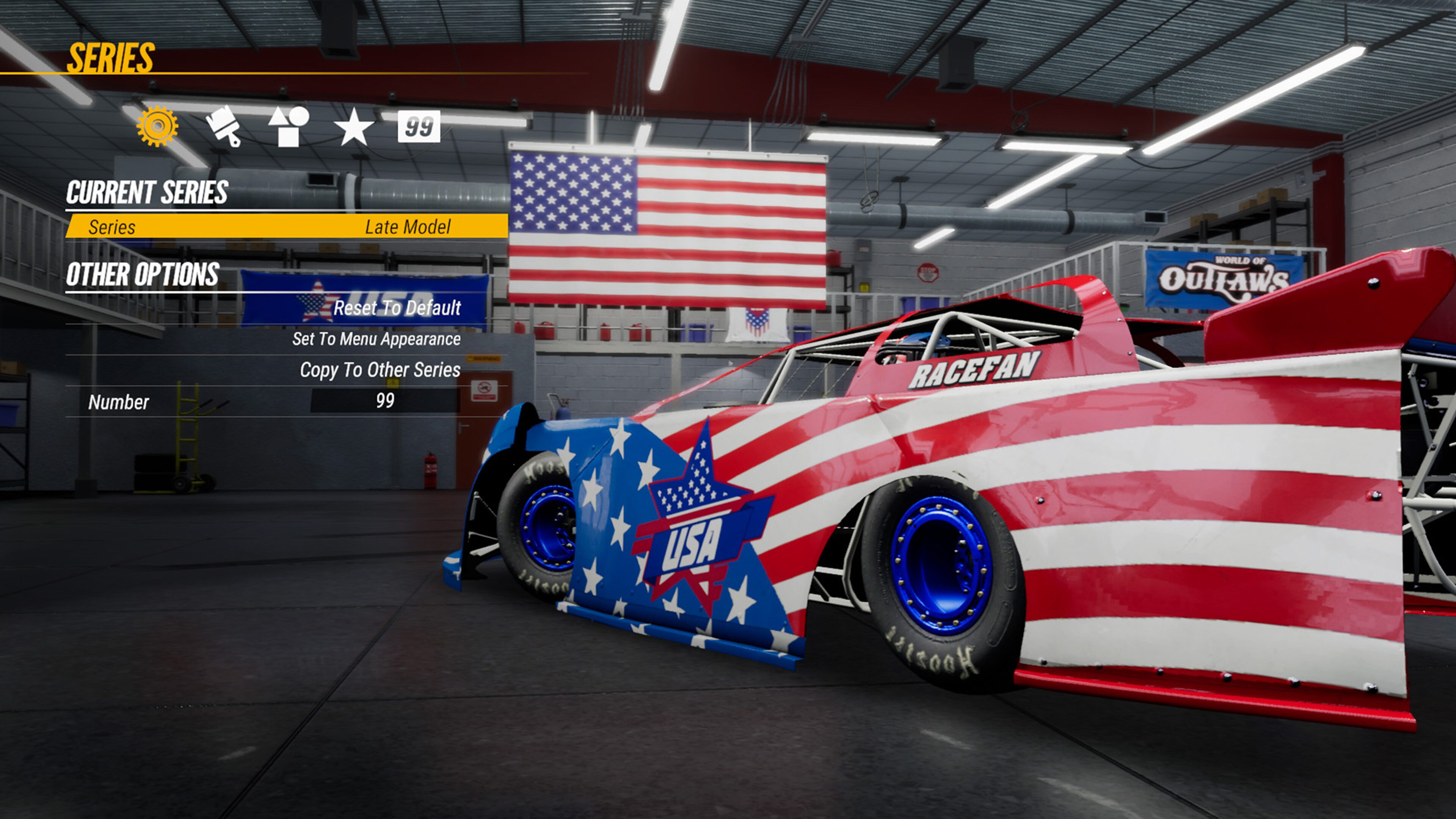The height and width of the screenshot is (819, 1456).
Task: Choose Reset To Default option
Action: pos(397,308)
